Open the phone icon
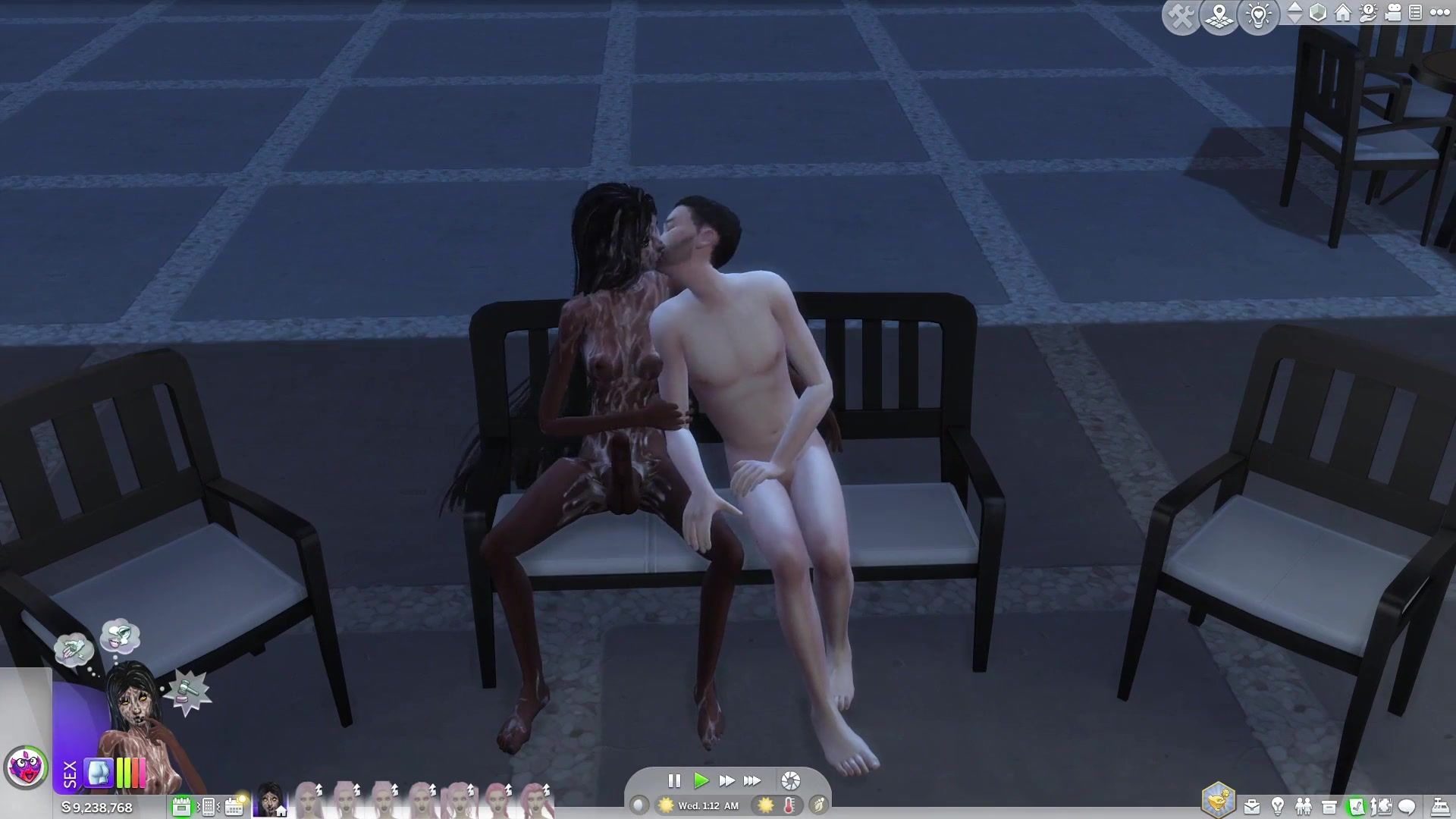Image resolution: width=1456 pixels, height=819 pixels. (208, 806)
